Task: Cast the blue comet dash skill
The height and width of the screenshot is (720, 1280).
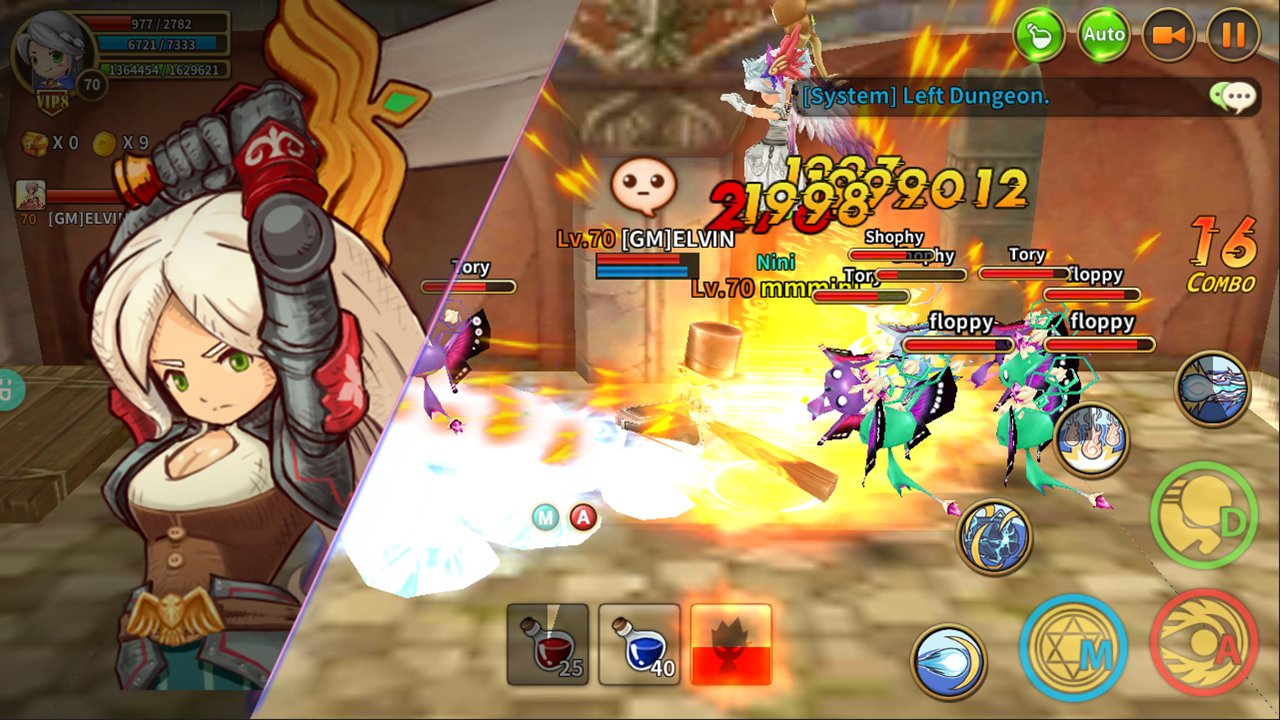Action: (x=948, y=661)
